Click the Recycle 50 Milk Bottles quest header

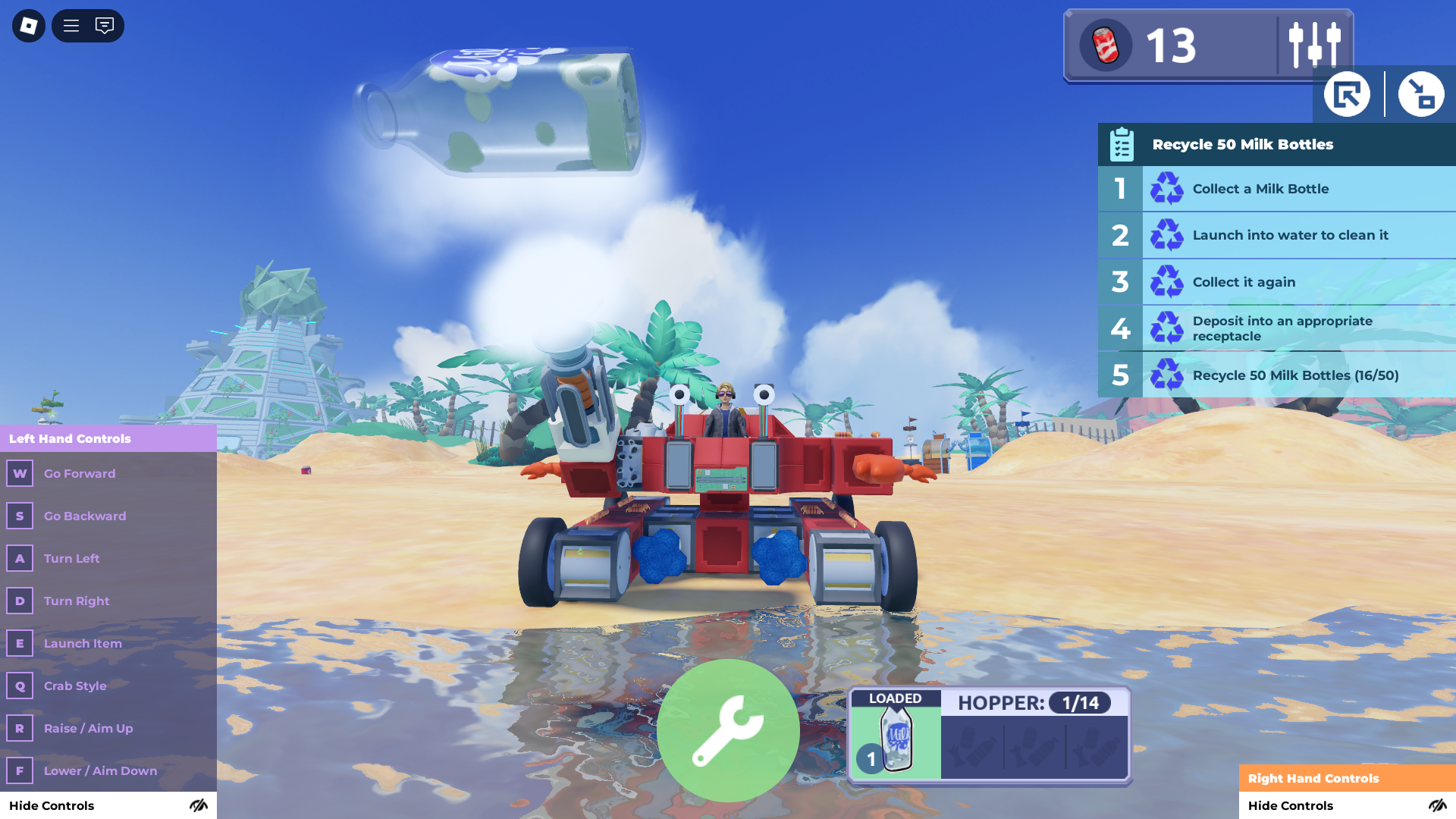pos(1276,145)
